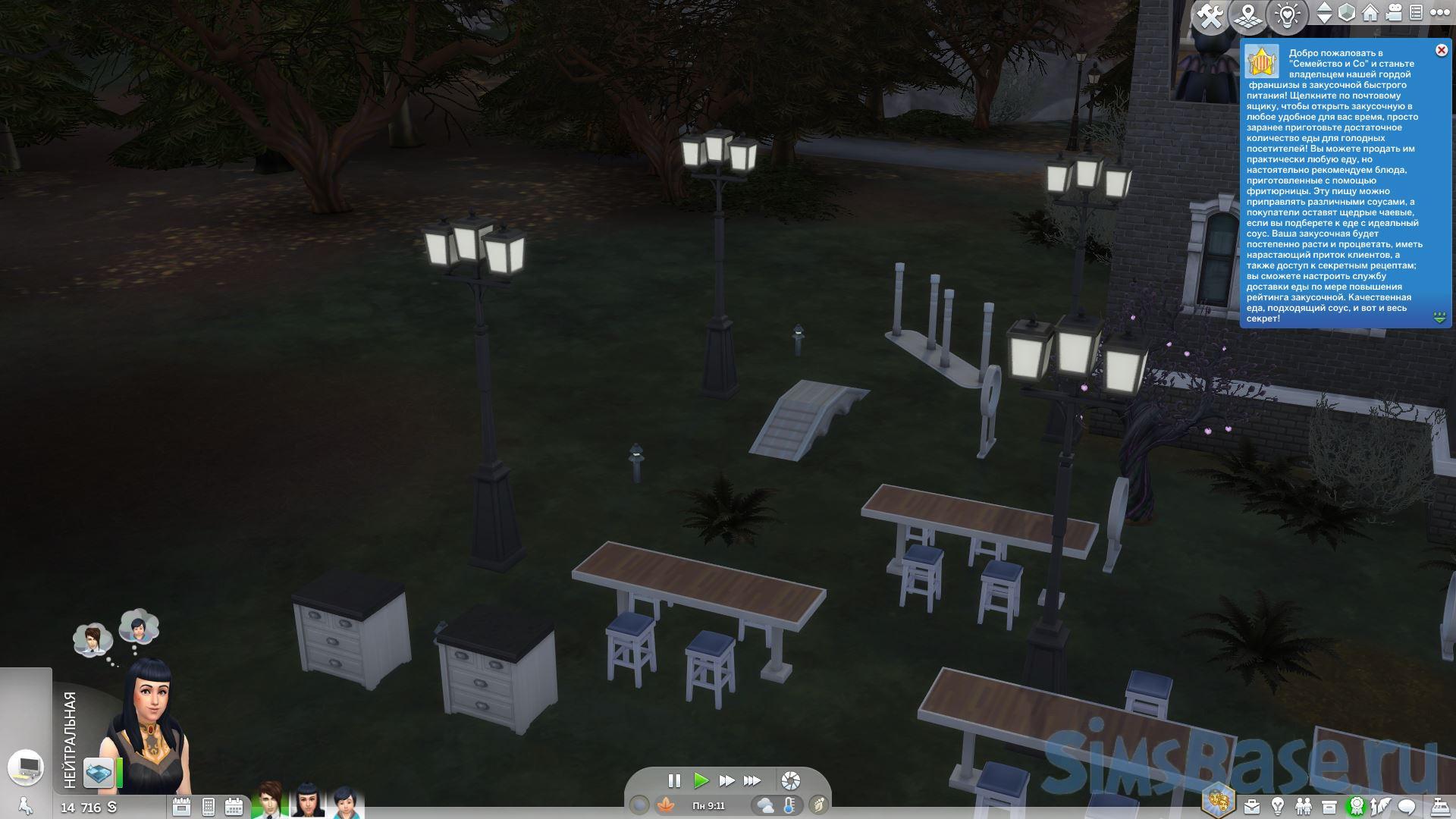
Task: Open the map pin world view
Action: pos(1248,17)
